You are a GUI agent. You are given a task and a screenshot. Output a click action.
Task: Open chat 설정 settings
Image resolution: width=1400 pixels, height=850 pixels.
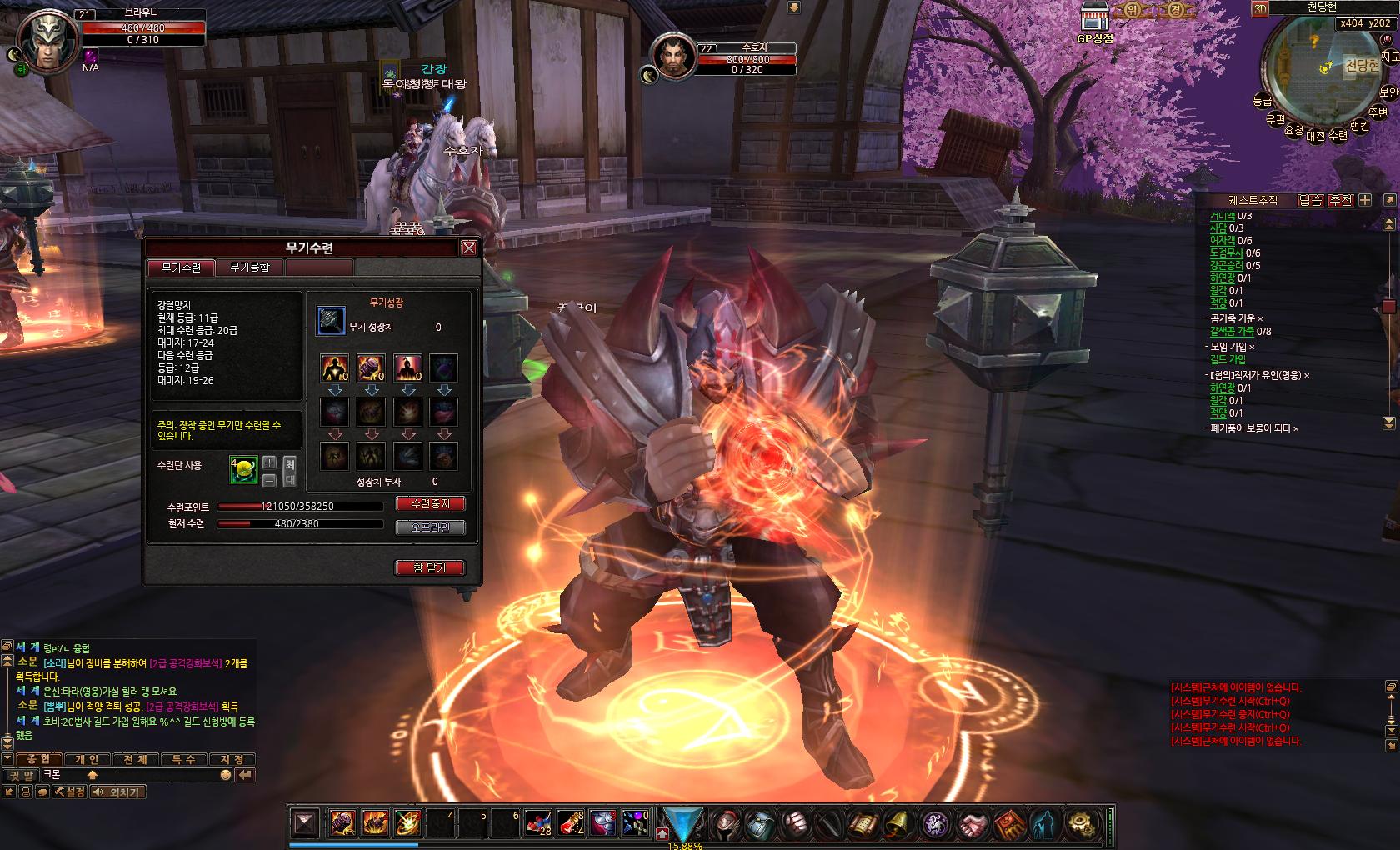pos(70,792)
